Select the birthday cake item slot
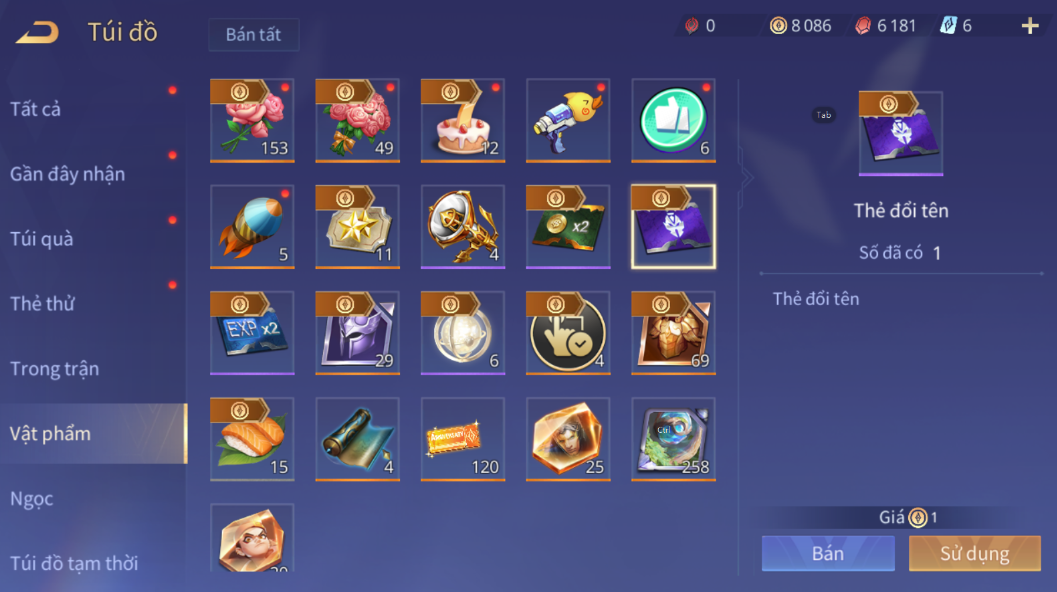 click(x=463, y=120)
